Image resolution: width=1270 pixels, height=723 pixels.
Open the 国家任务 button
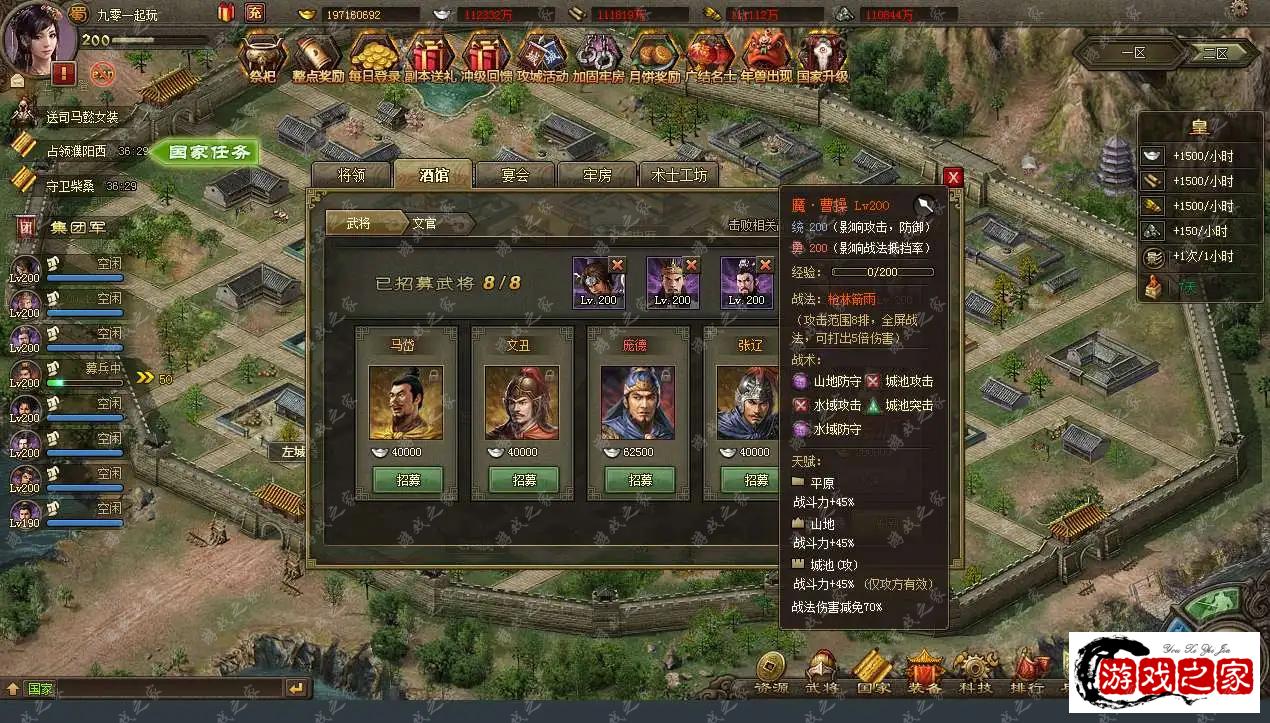[208, 152]
